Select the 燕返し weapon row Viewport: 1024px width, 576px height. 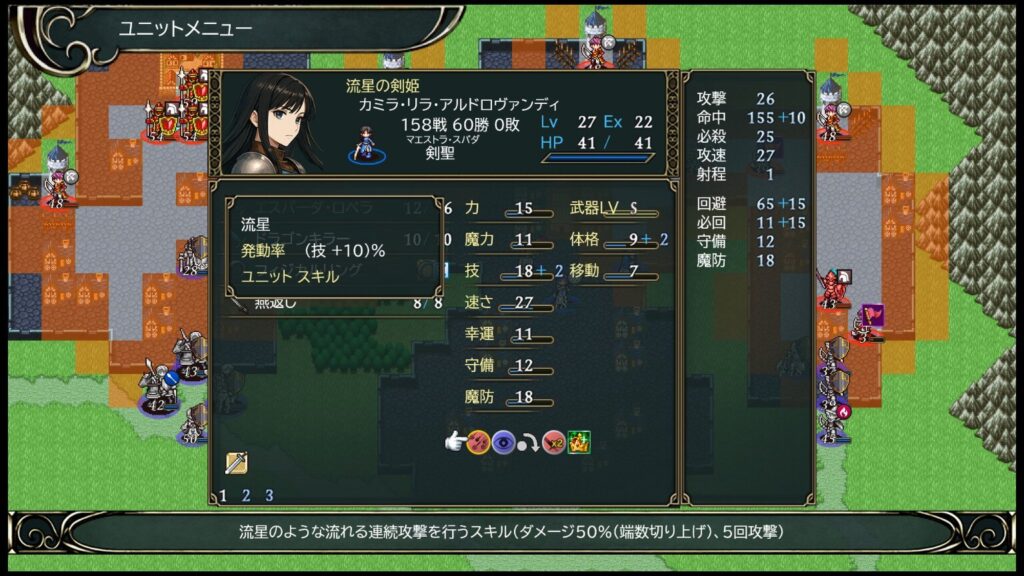click(x=330, y=304)
